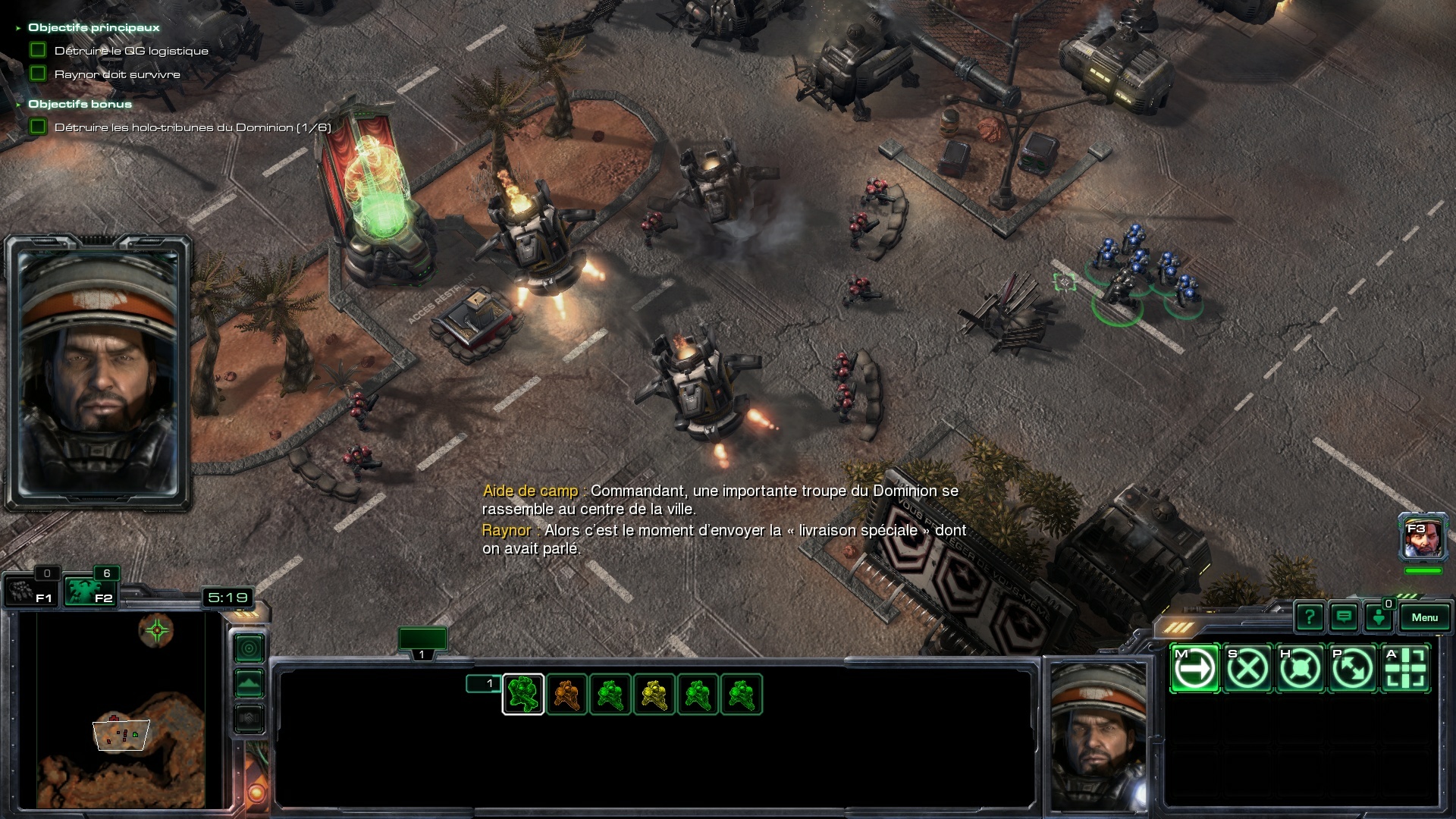
Task: Click on the minimap
Action: [x=121, y=709]
